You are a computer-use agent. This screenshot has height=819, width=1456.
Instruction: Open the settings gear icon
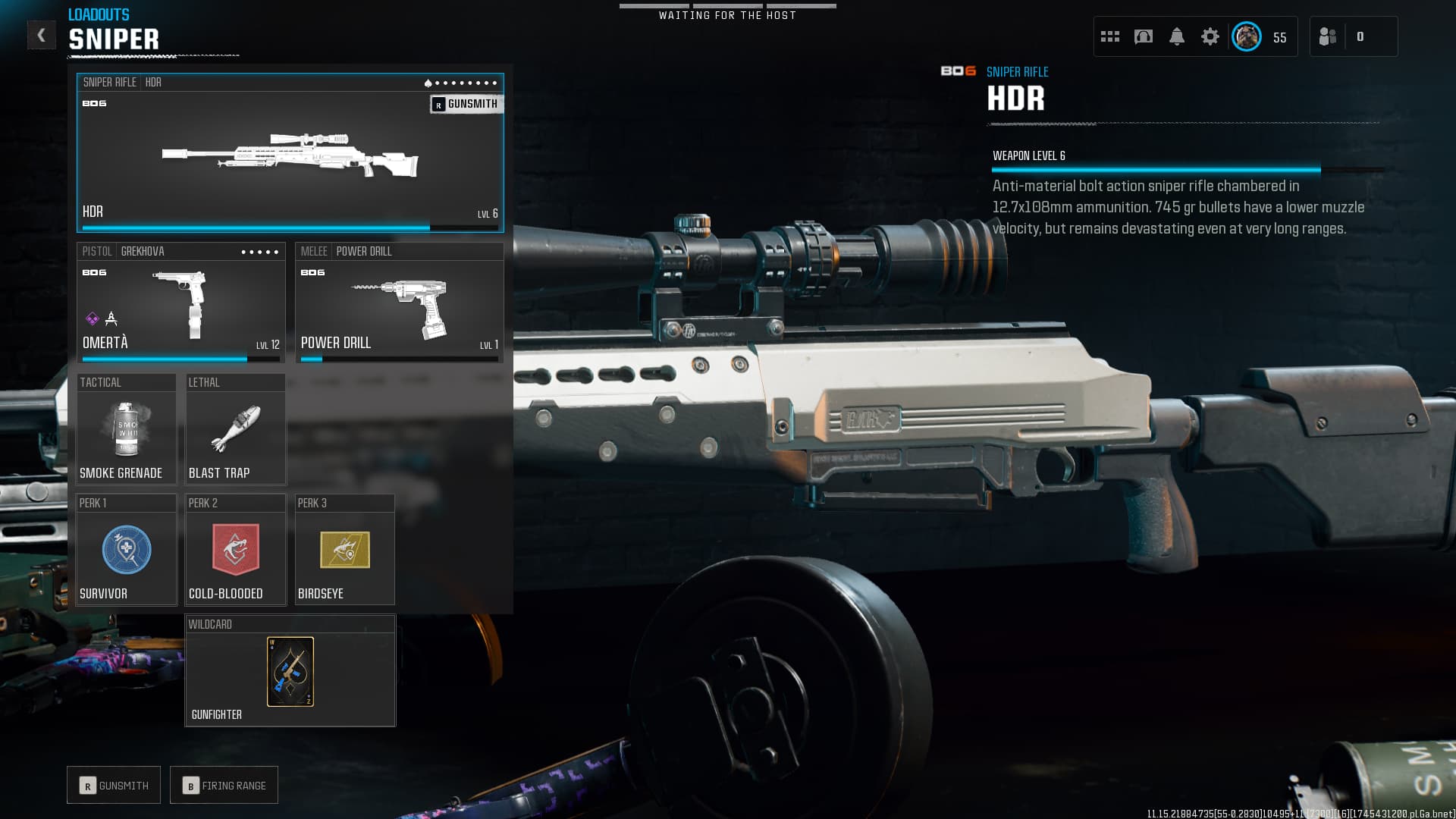[x=1210, y=36]
